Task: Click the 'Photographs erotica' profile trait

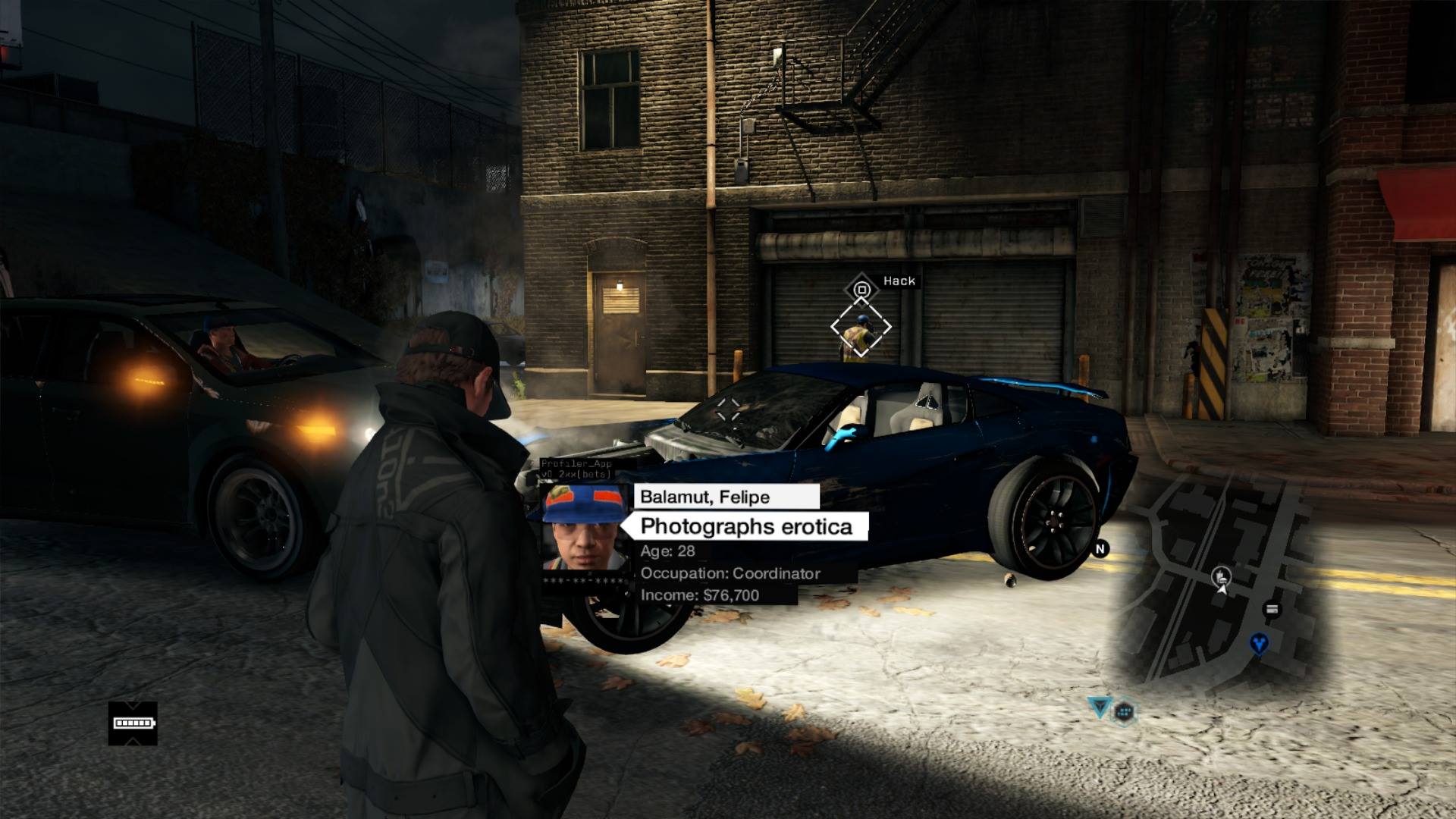Action: pos(745,526)
